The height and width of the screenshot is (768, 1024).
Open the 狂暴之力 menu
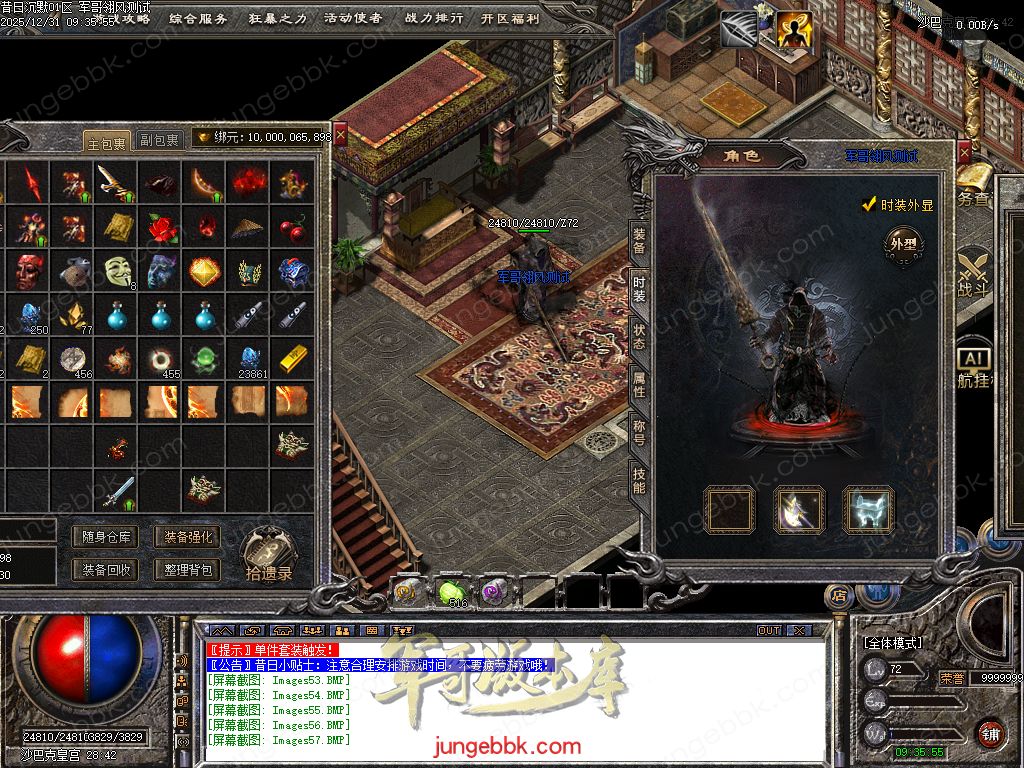pyautogui.click(x=277, y=18)
